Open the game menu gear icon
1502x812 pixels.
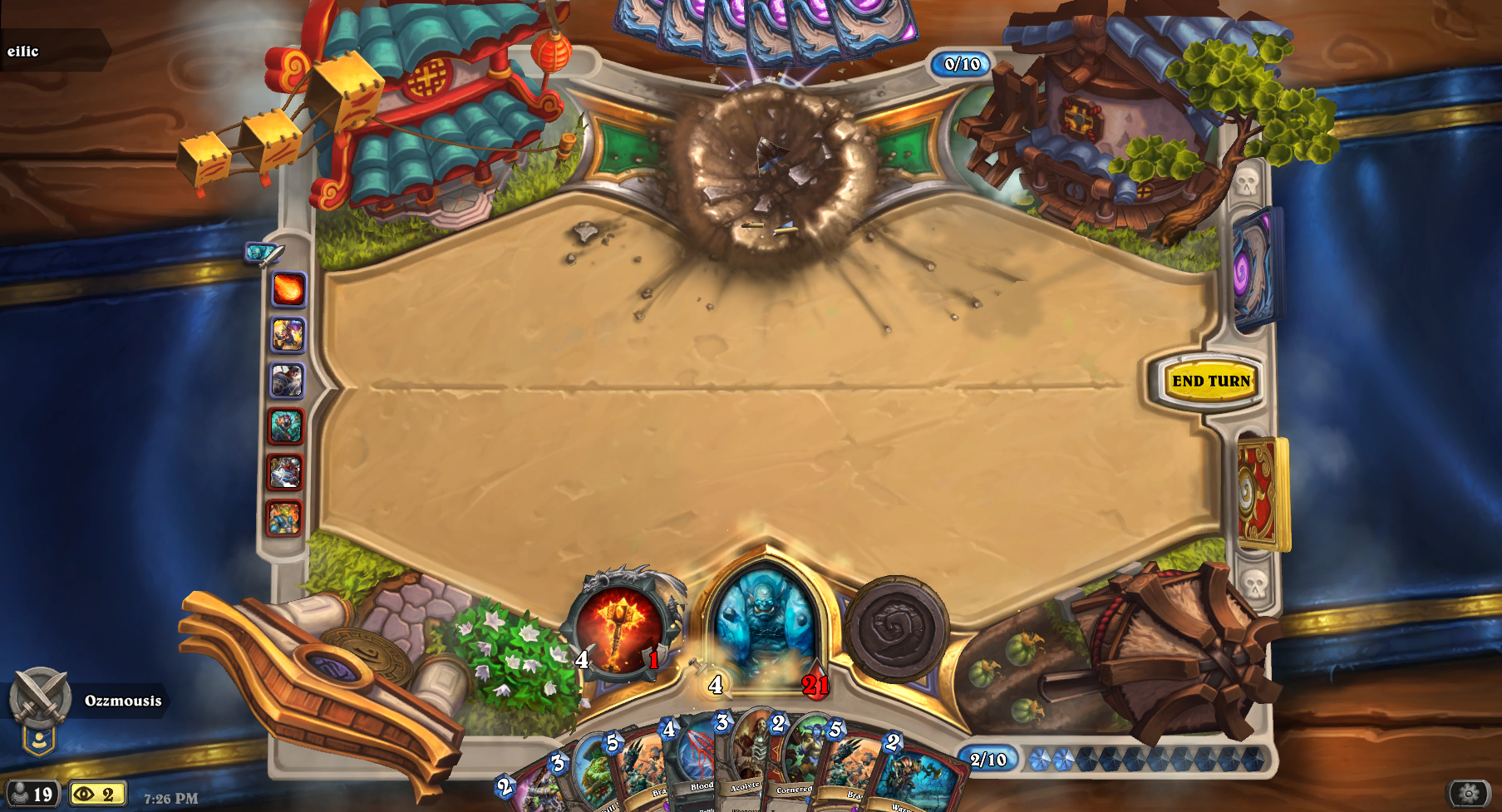1469,795
